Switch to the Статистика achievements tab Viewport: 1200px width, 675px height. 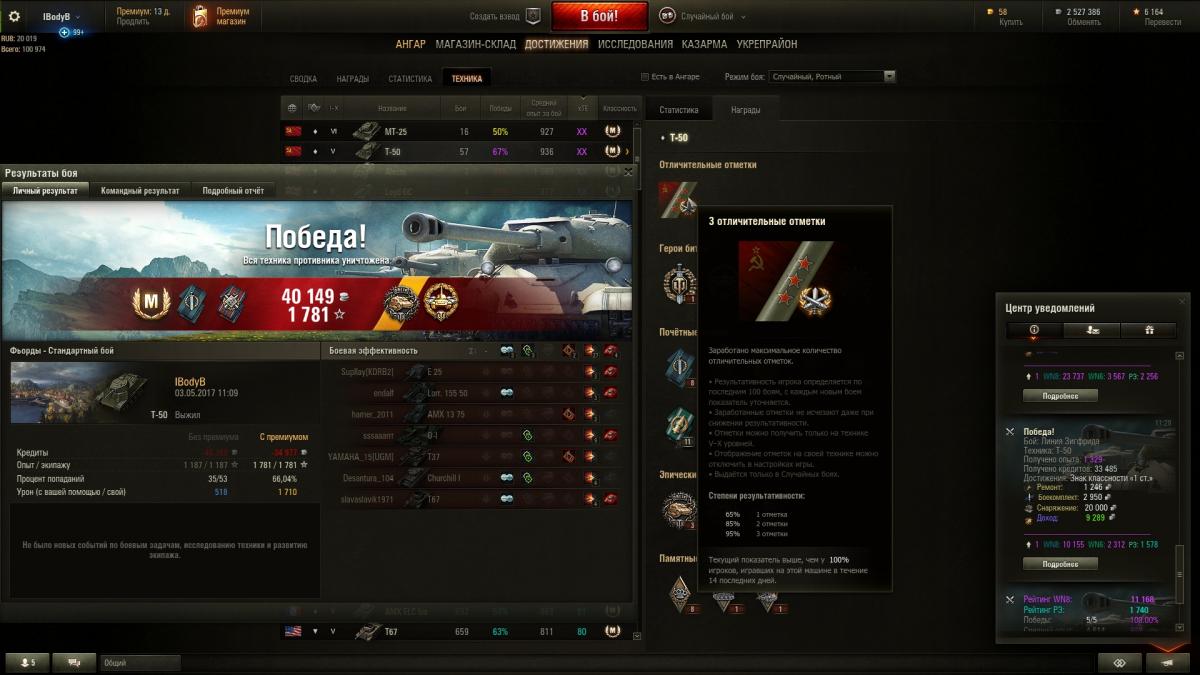pyautogui.click(x=410, y=79)
